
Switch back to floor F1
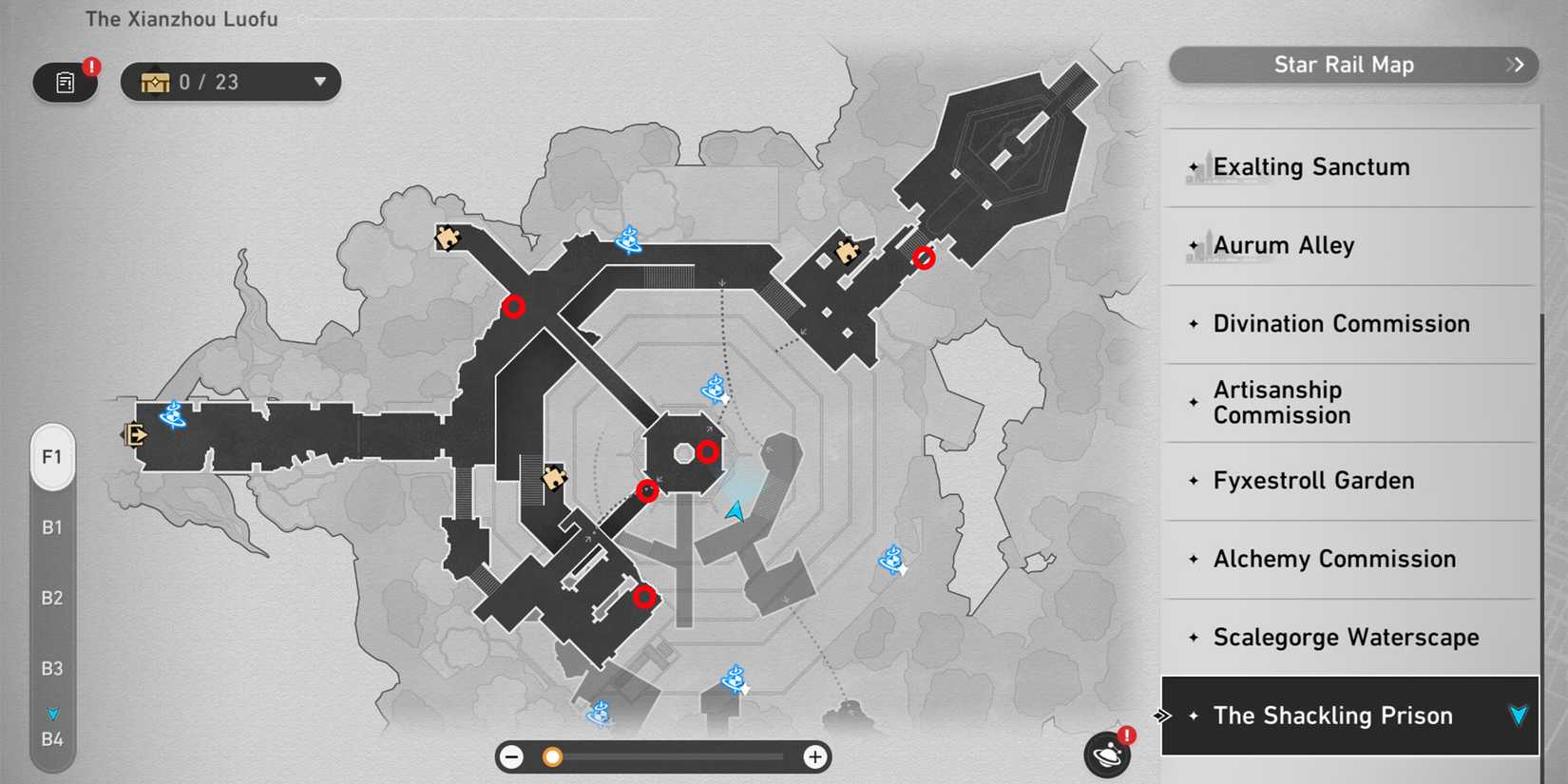52,457
